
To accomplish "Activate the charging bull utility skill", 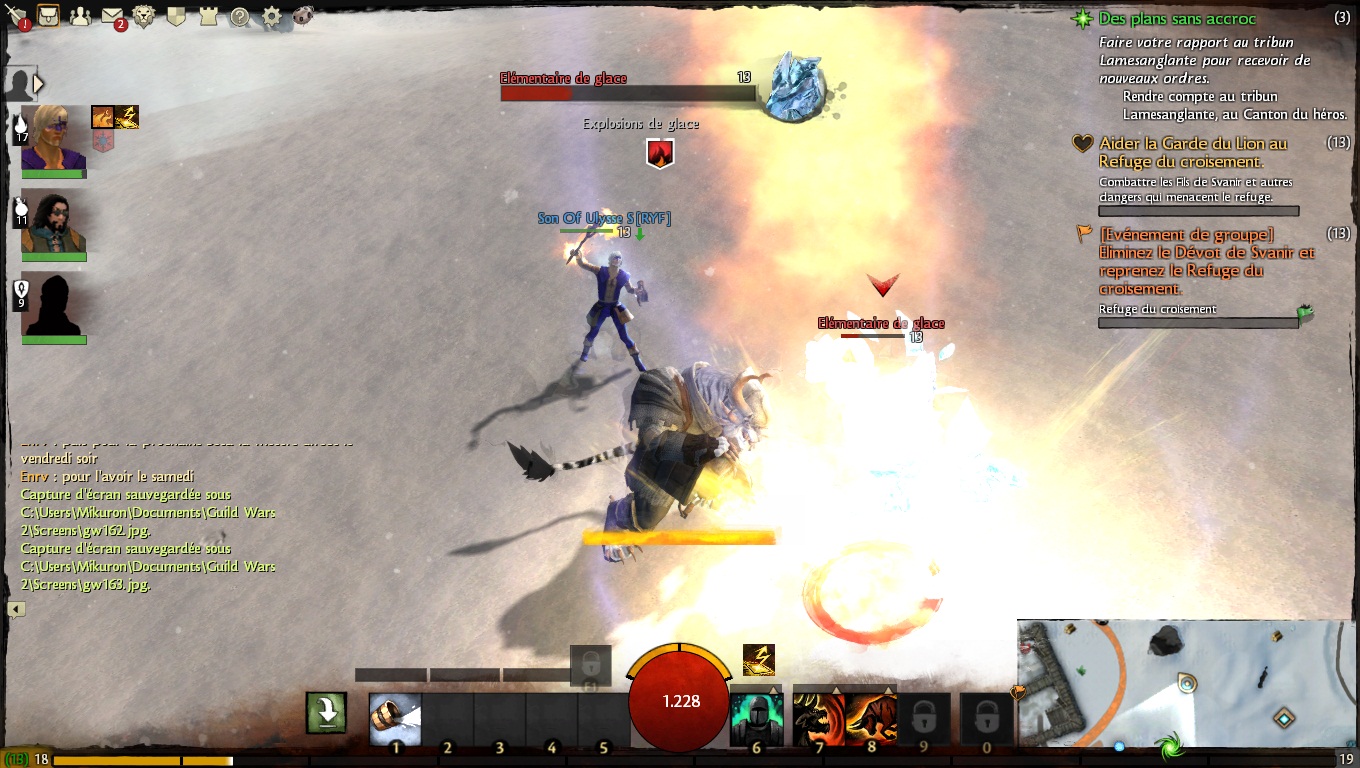I will coord(871,718).
